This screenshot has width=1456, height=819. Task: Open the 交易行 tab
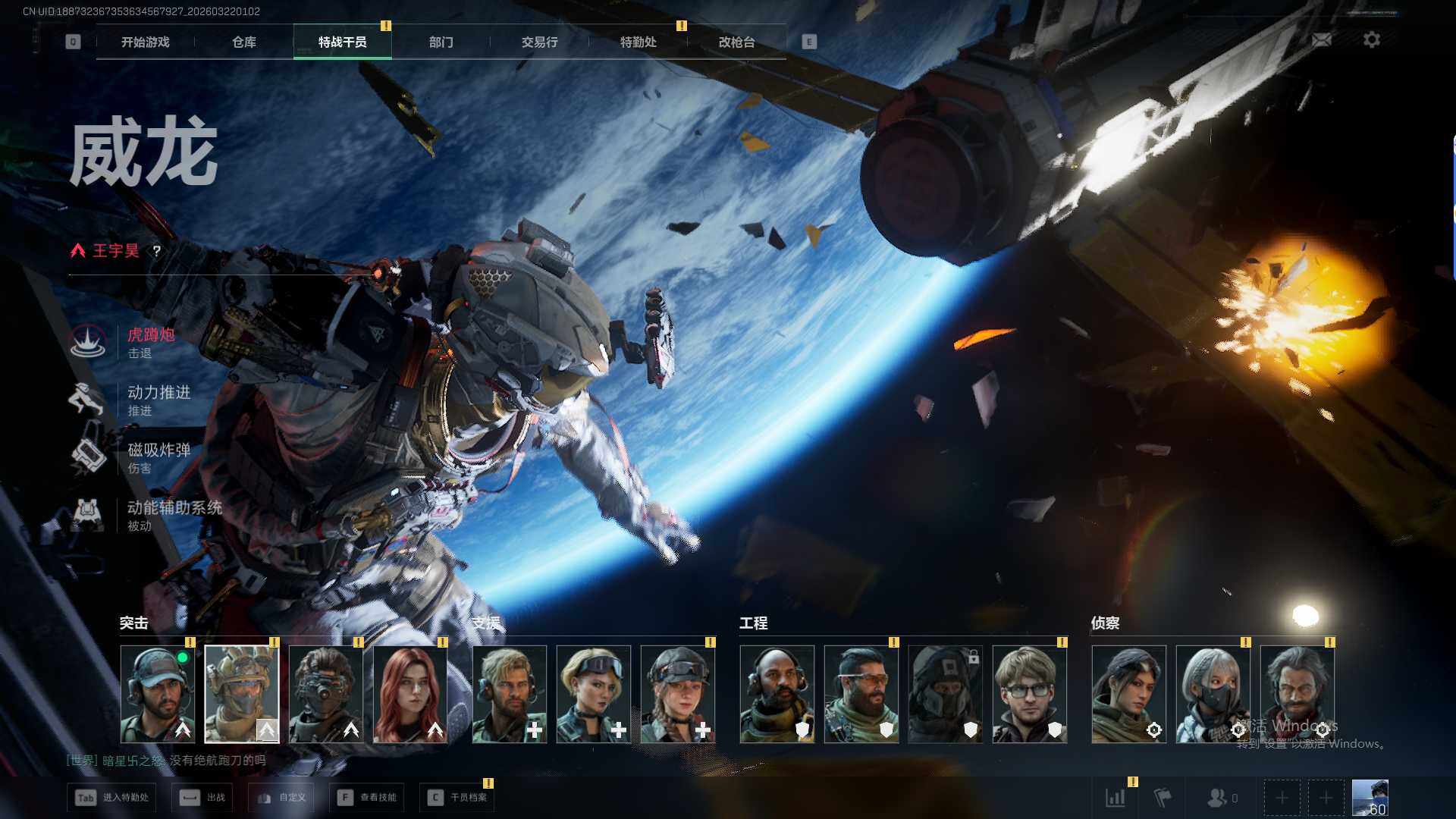pos(539,42)
